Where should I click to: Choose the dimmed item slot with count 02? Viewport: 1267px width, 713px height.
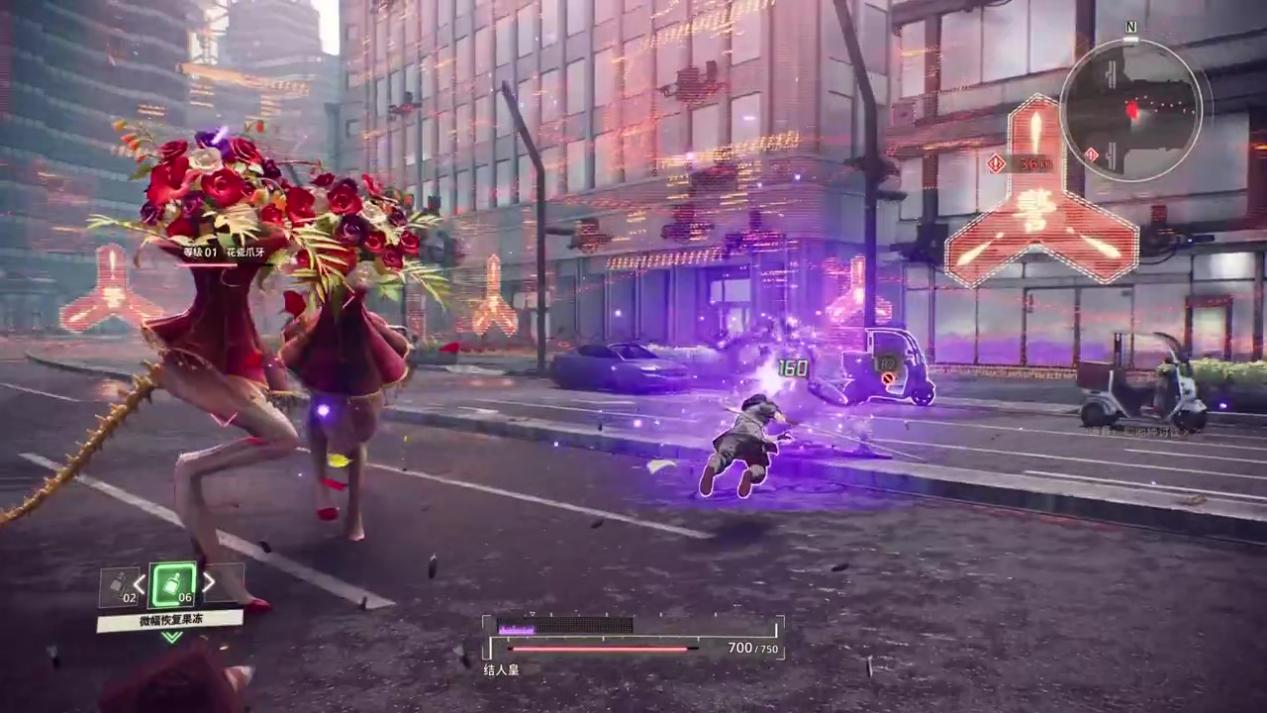tap(119, 586)
